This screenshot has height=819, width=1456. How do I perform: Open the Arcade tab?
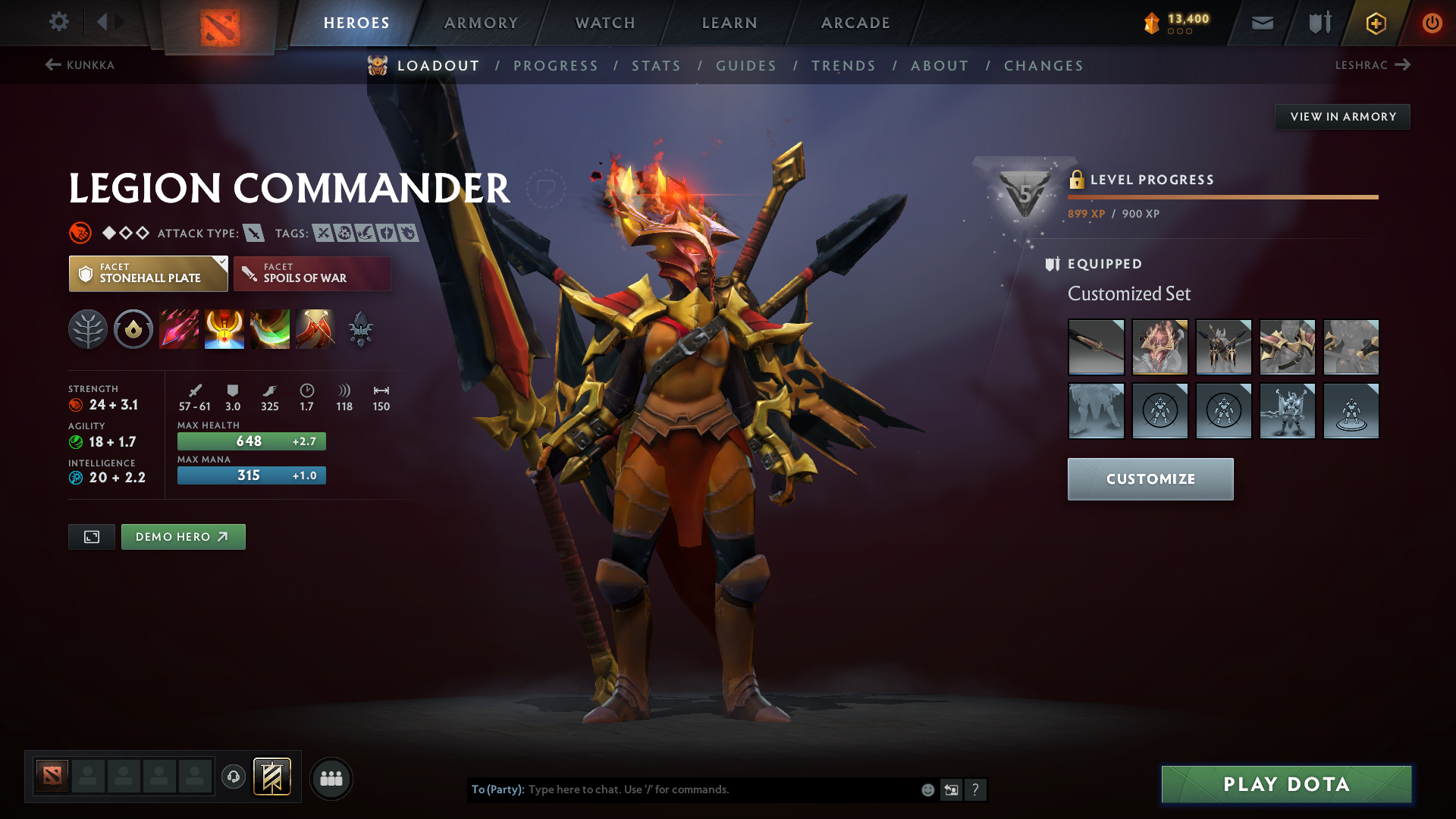click(855, 23)
